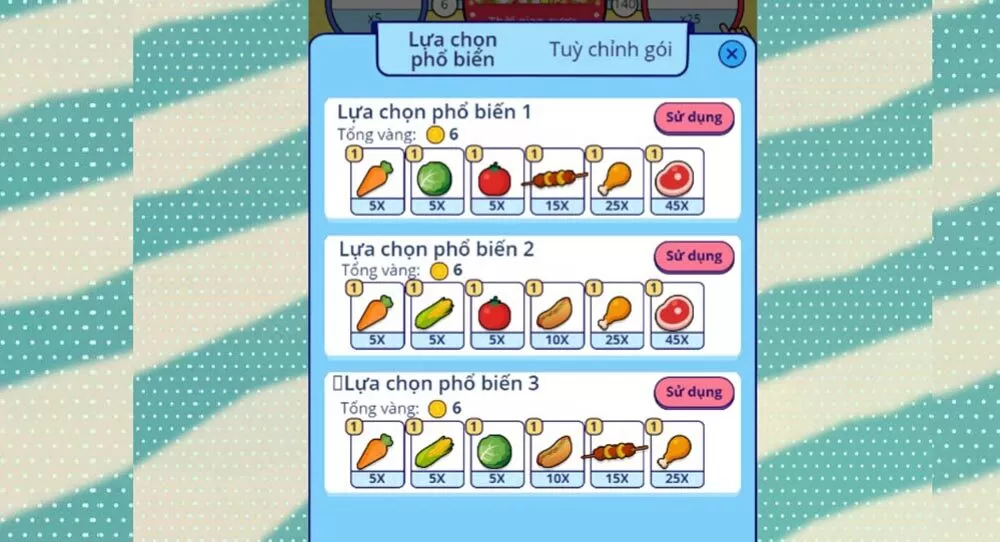Click the corn slot in preset 2
This screenshot has height=542, width=1000.
pos(437,316)
